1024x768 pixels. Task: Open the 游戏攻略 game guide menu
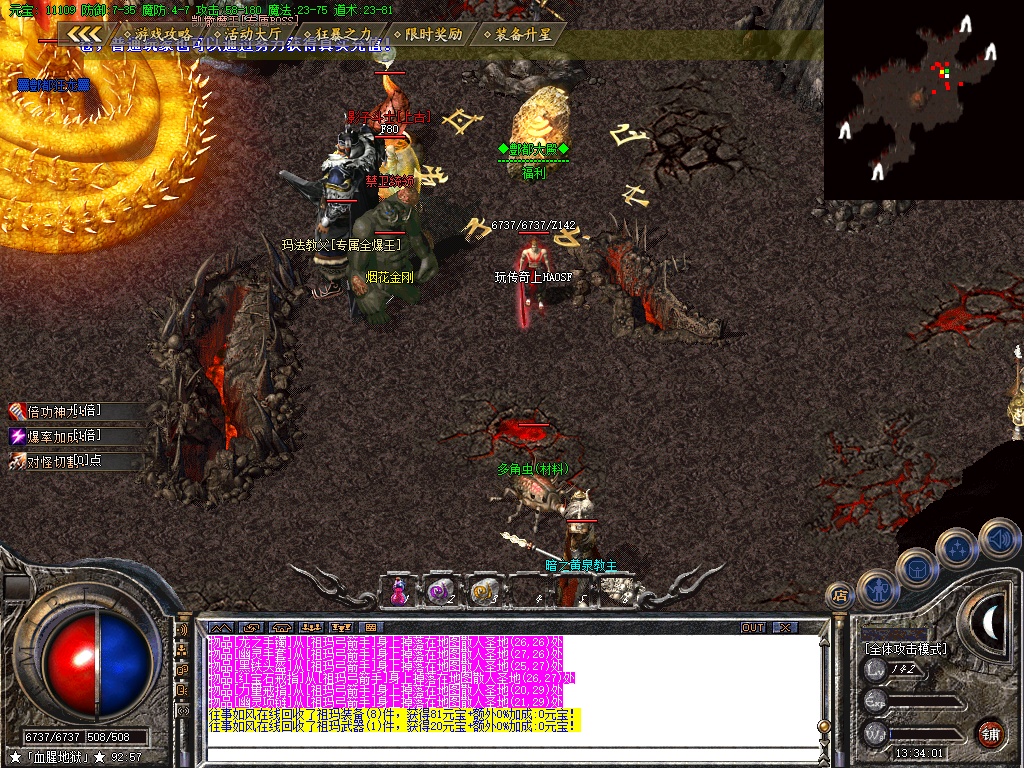point(160,34)
